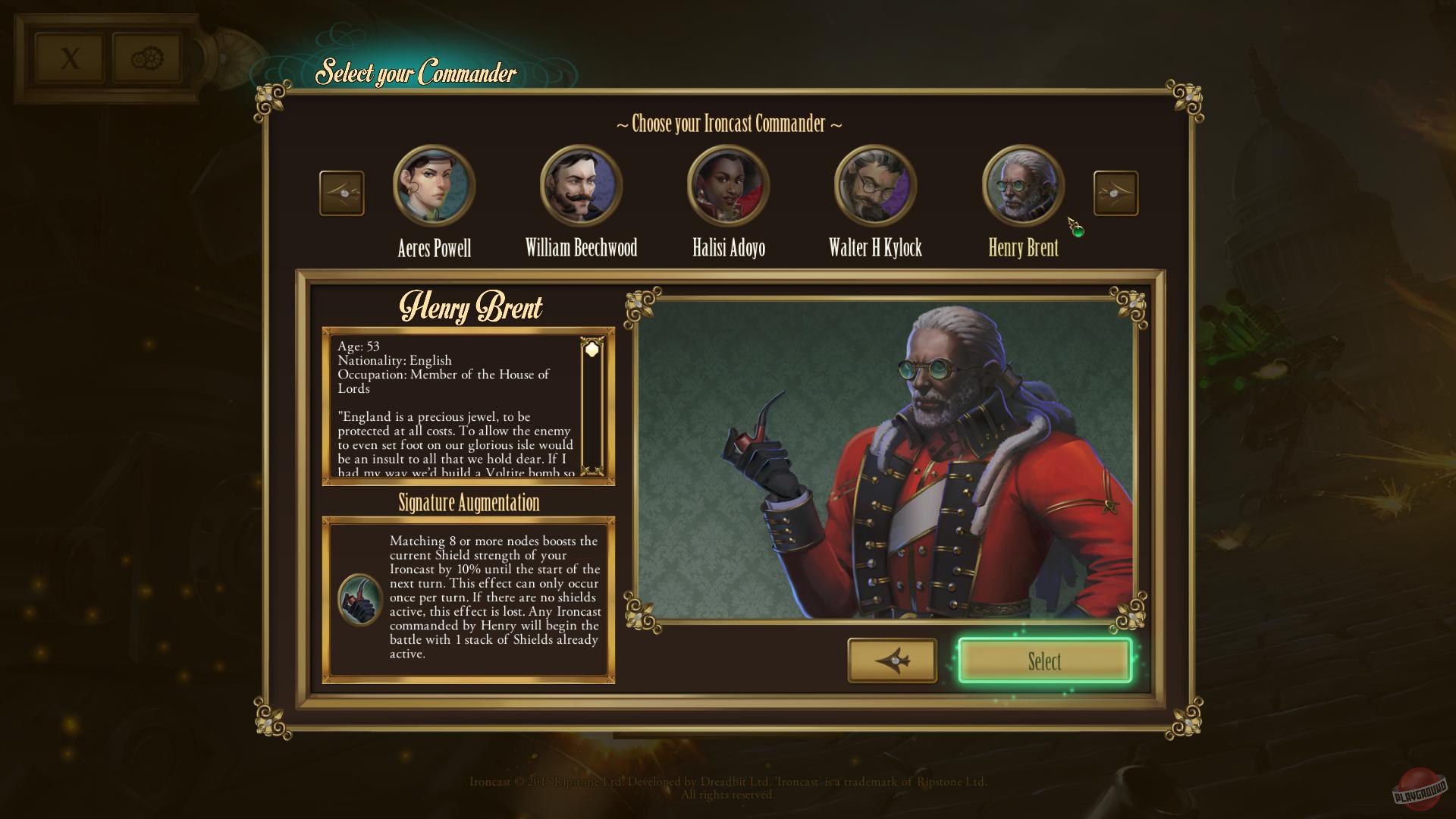The image size is (1456, 819).
Task: Select Walter H Kylock's portrait
Action: coord(874,184)
